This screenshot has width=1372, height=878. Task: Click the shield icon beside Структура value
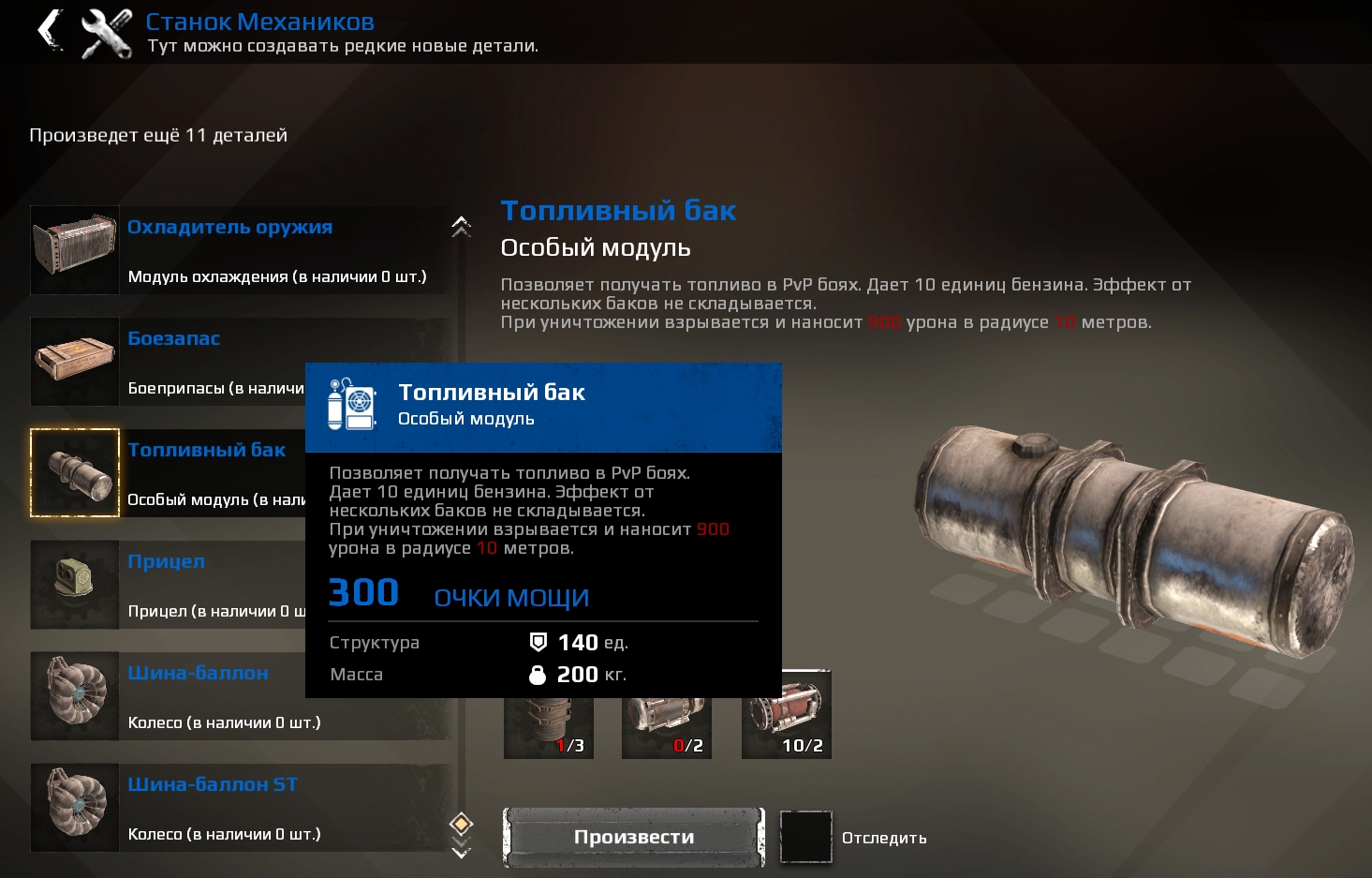pos(539,643)
